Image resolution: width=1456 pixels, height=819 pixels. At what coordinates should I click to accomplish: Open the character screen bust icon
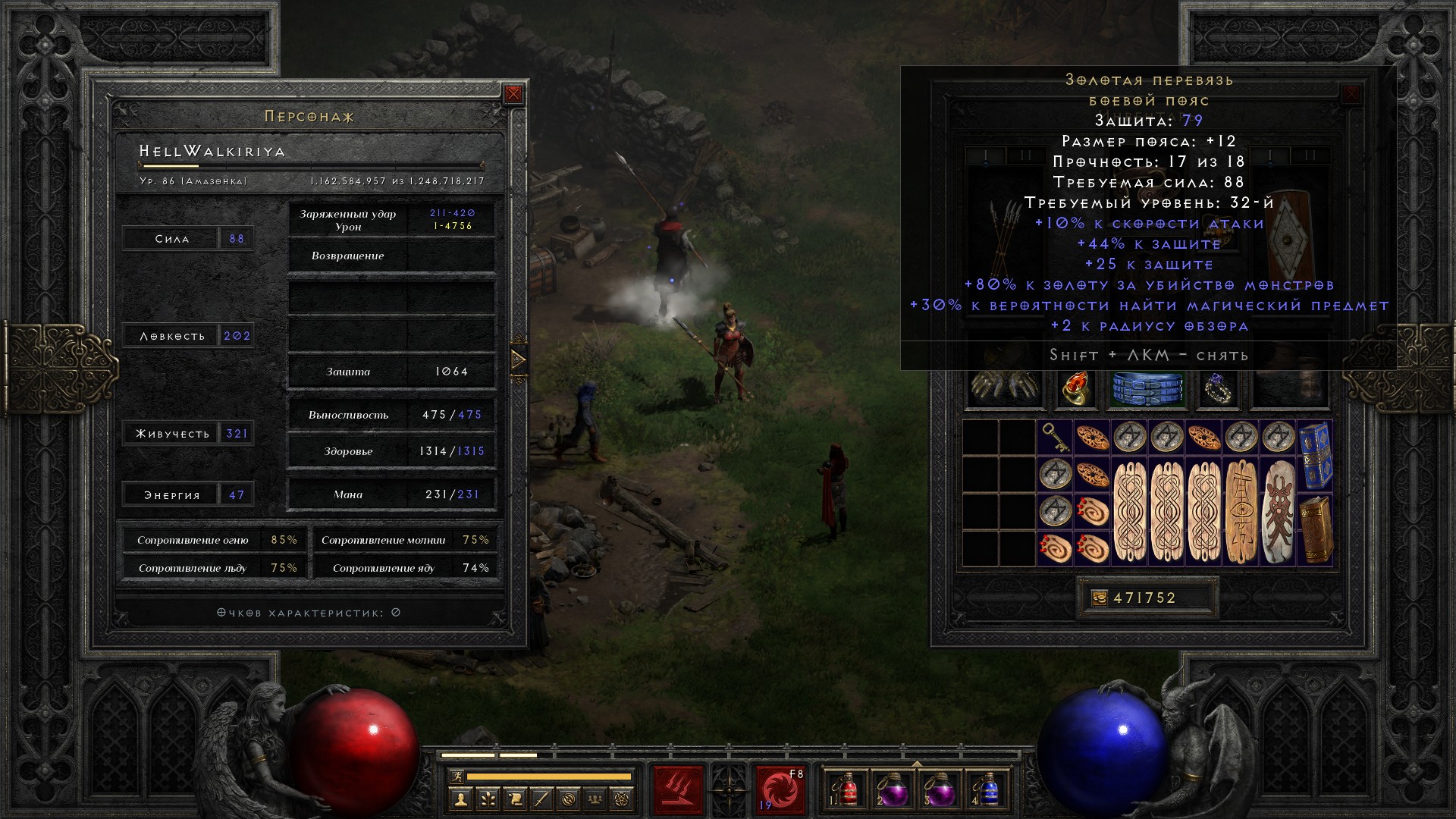[x=460, y=799]
